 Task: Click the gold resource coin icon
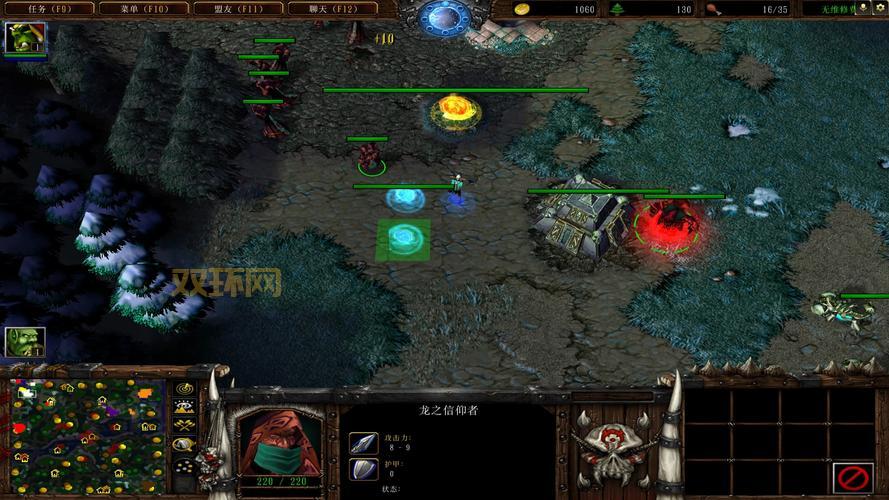click(x=521, y=9)
